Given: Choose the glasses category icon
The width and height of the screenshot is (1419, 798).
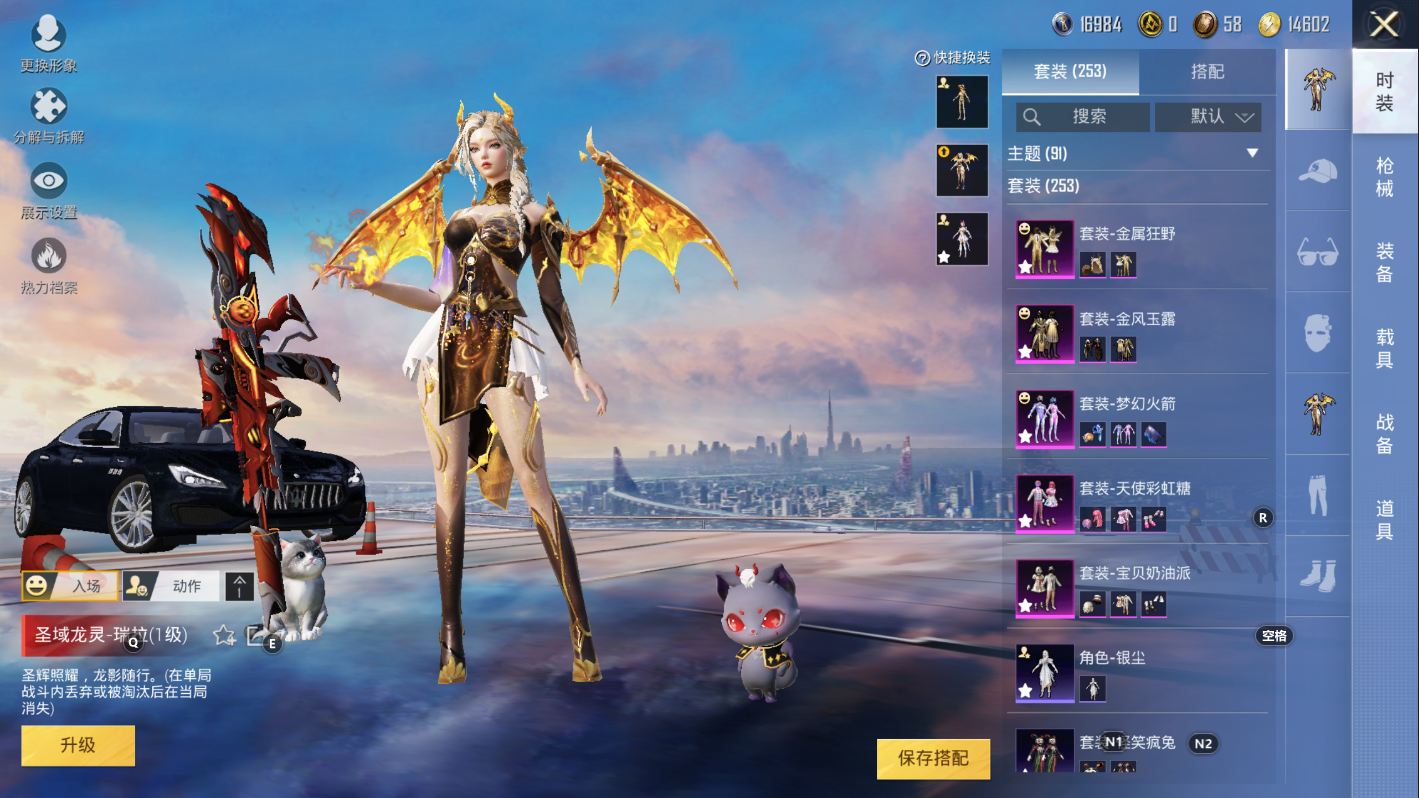Looking at the screenshot, I should pos(1317,252).
